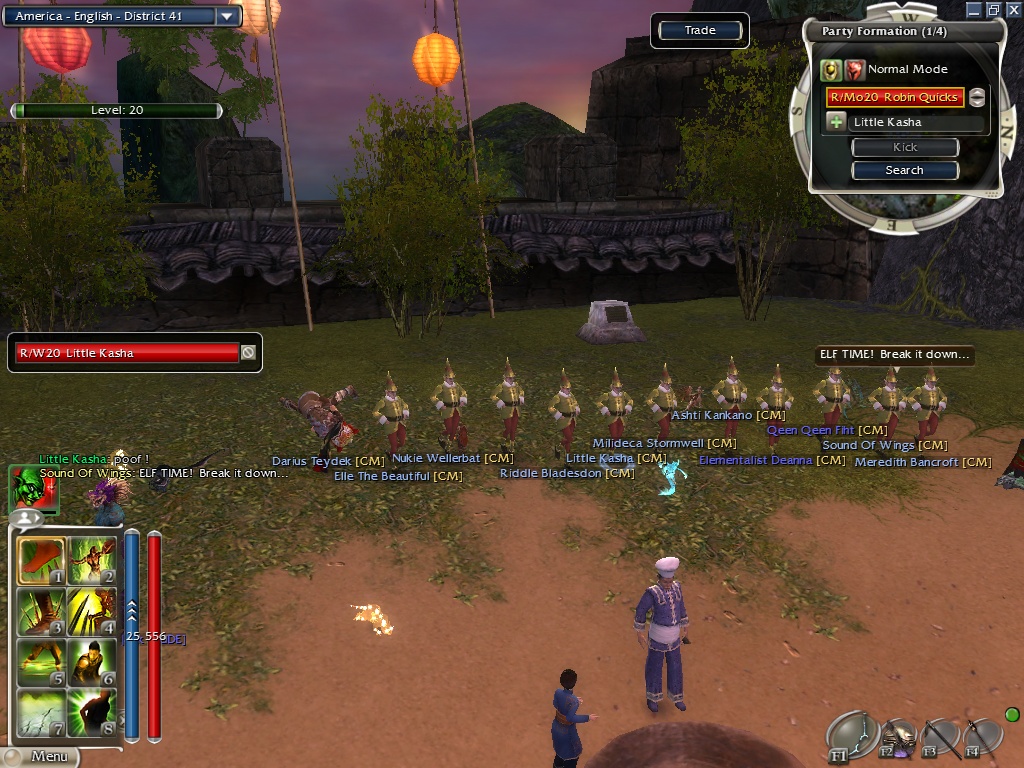Click the arrow stepper beside Robin Quicks
The image size is (1024, 768).
(977, 97)
